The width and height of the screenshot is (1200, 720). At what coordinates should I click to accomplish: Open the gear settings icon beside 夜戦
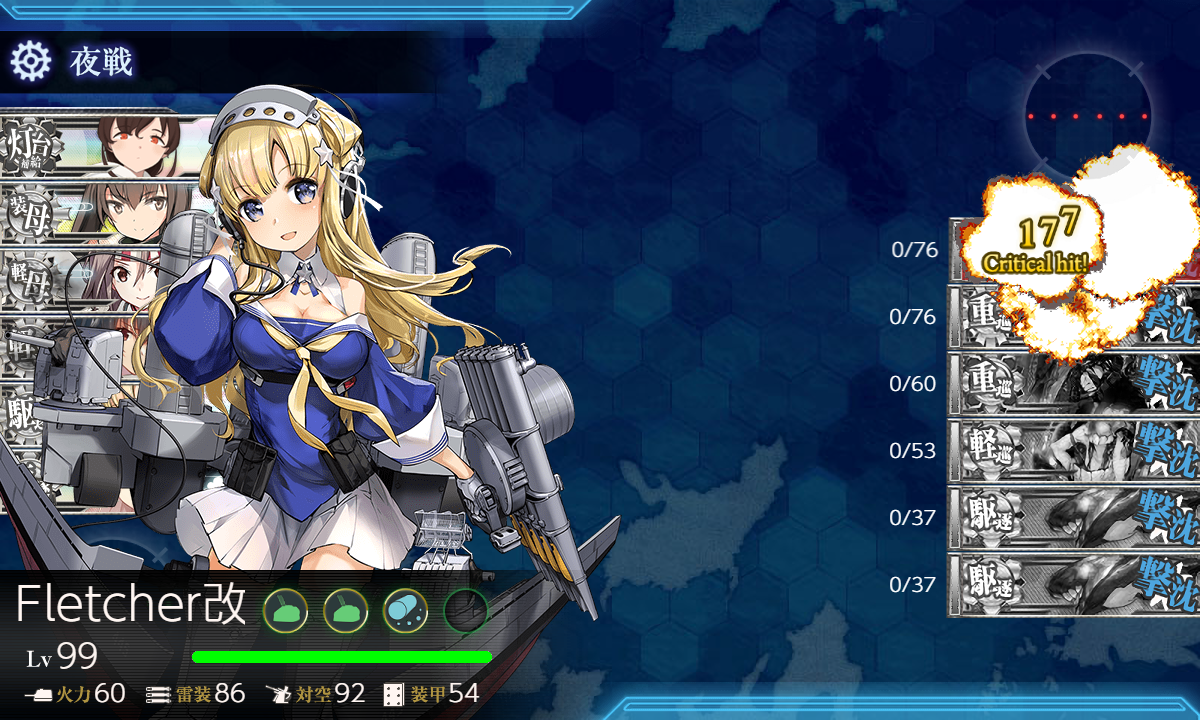30,62
